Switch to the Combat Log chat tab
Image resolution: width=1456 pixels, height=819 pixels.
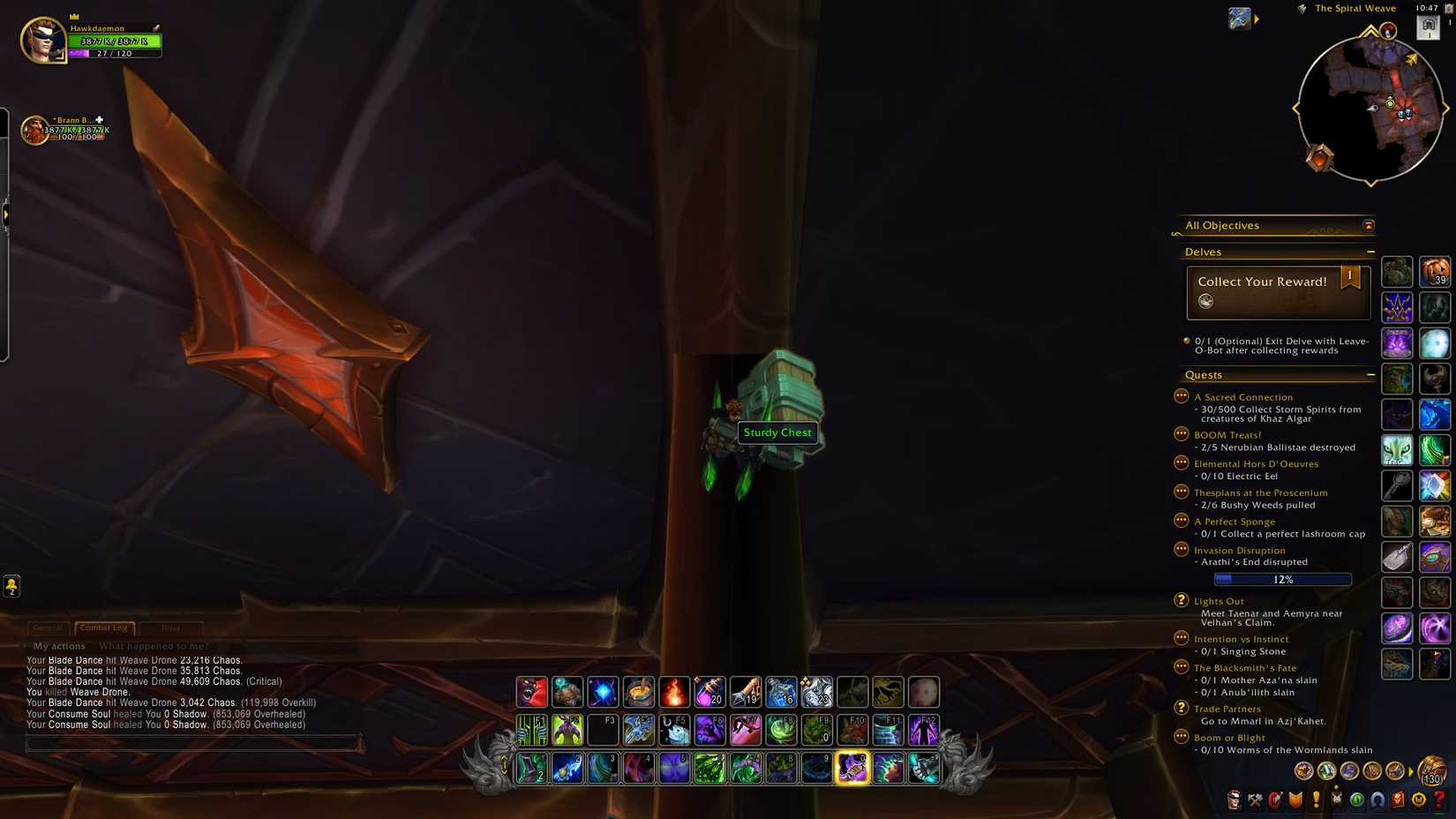103,627
